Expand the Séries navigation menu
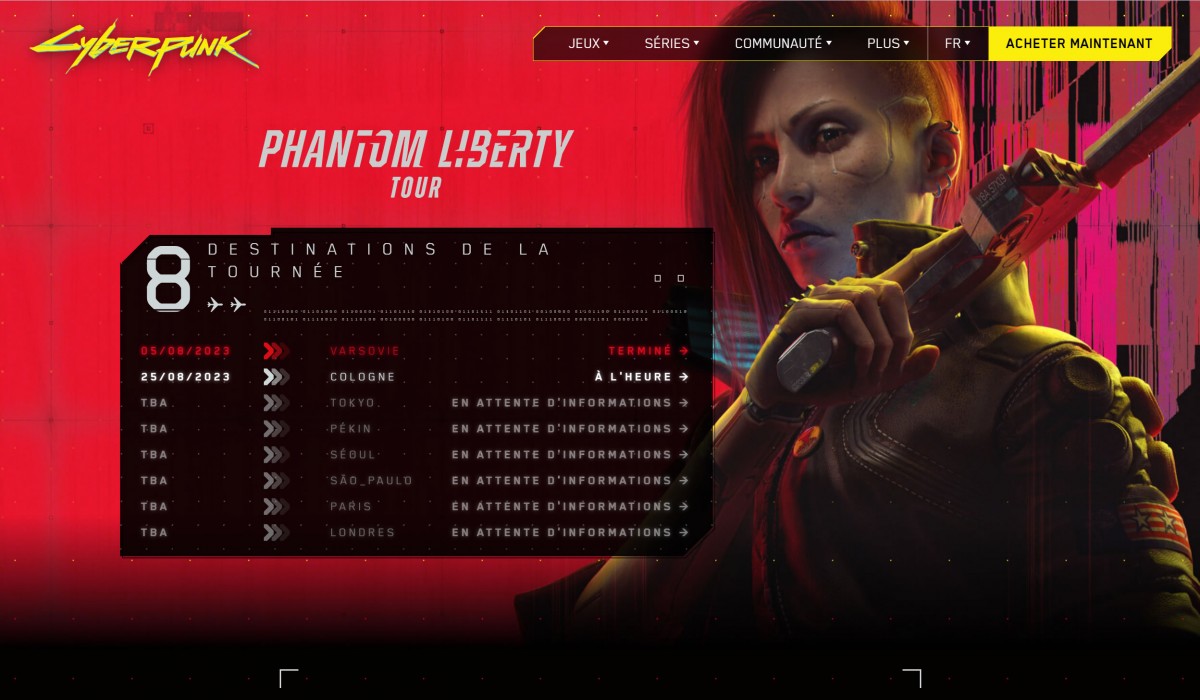The width and height of the screenshot is (1200, 700). point(671,43)
